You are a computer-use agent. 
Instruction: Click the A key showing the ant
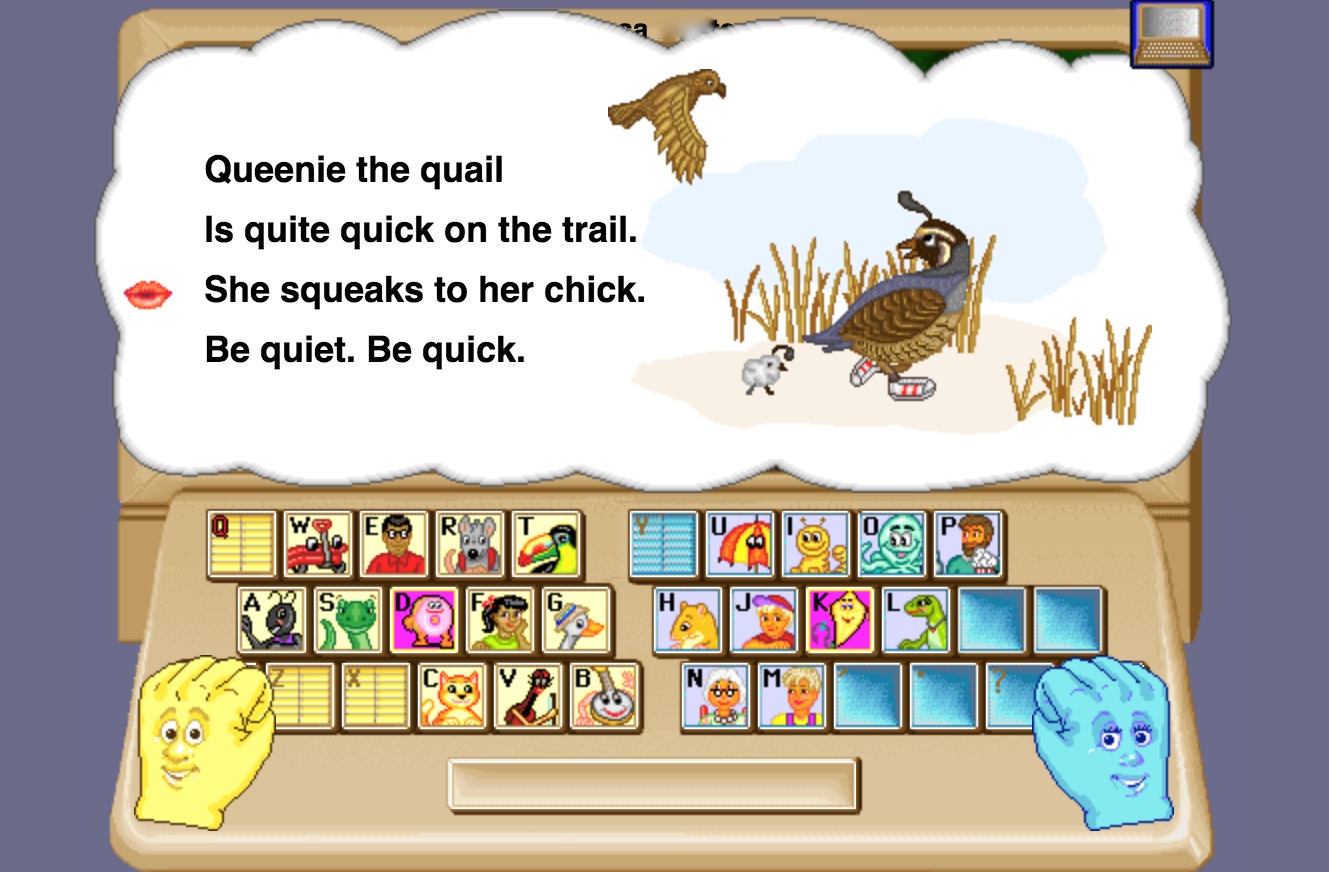(x=274, y=622)
